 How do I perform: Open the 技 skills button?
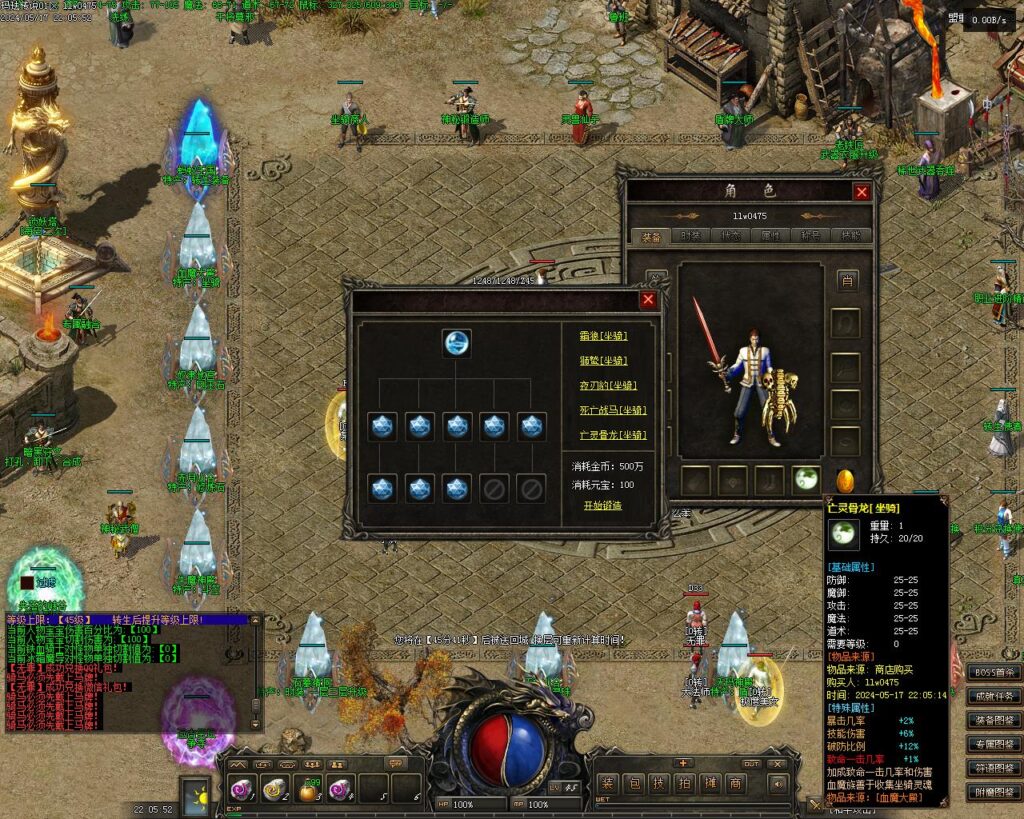(659, 783)
